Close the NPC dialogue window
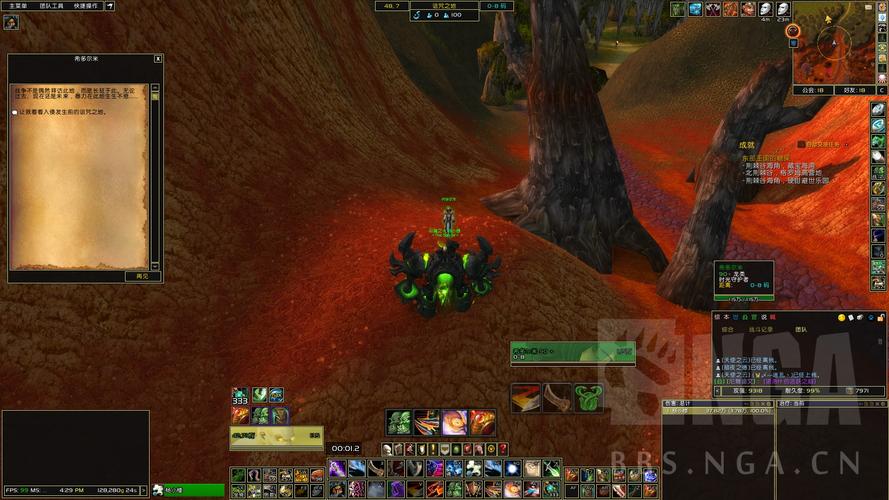Screen dimensions: 889x500 tap(158, 59)
